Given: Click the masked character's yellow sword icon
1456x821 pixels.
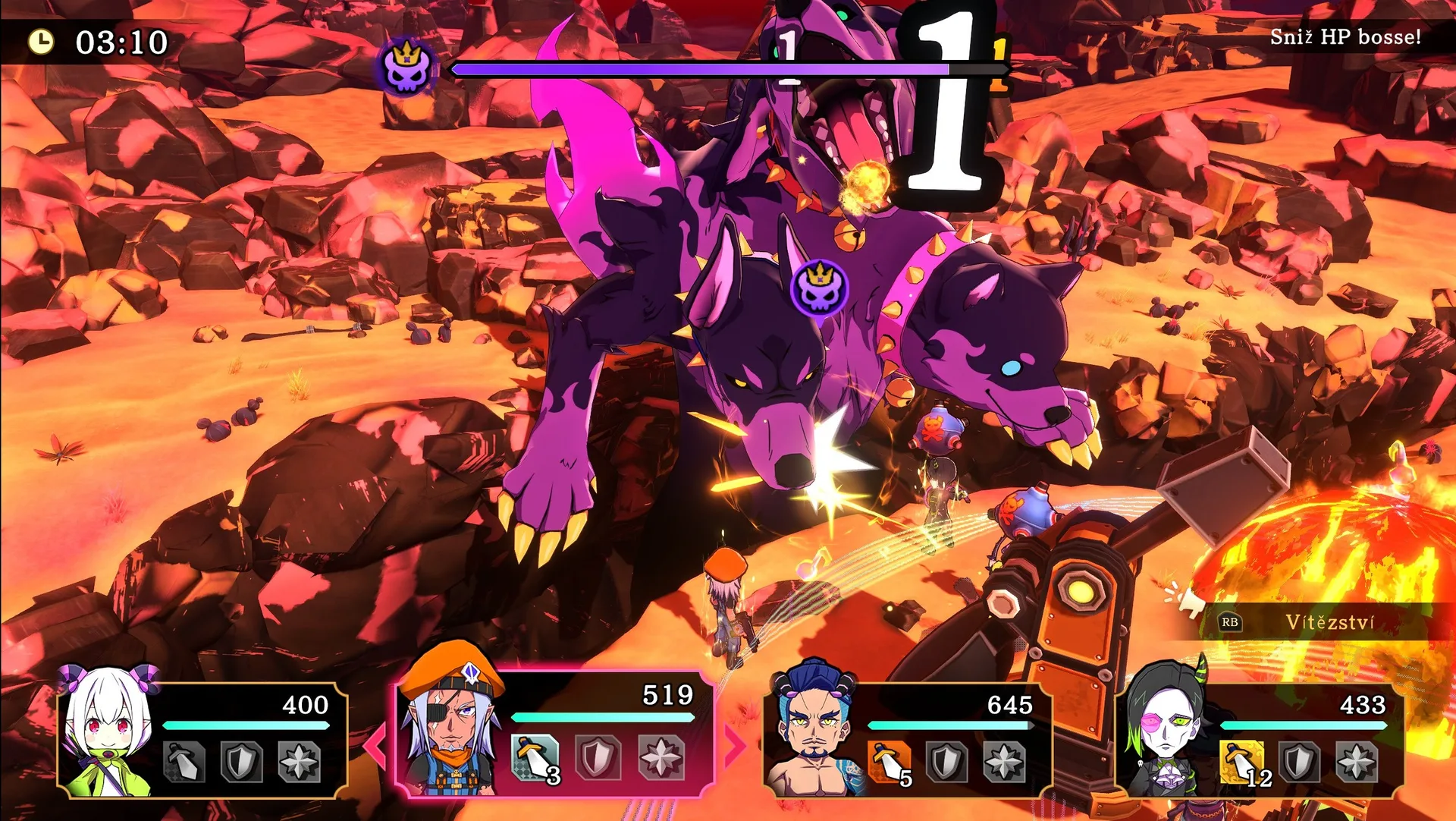Looking at the screenshot, I should click(1242, 762).
